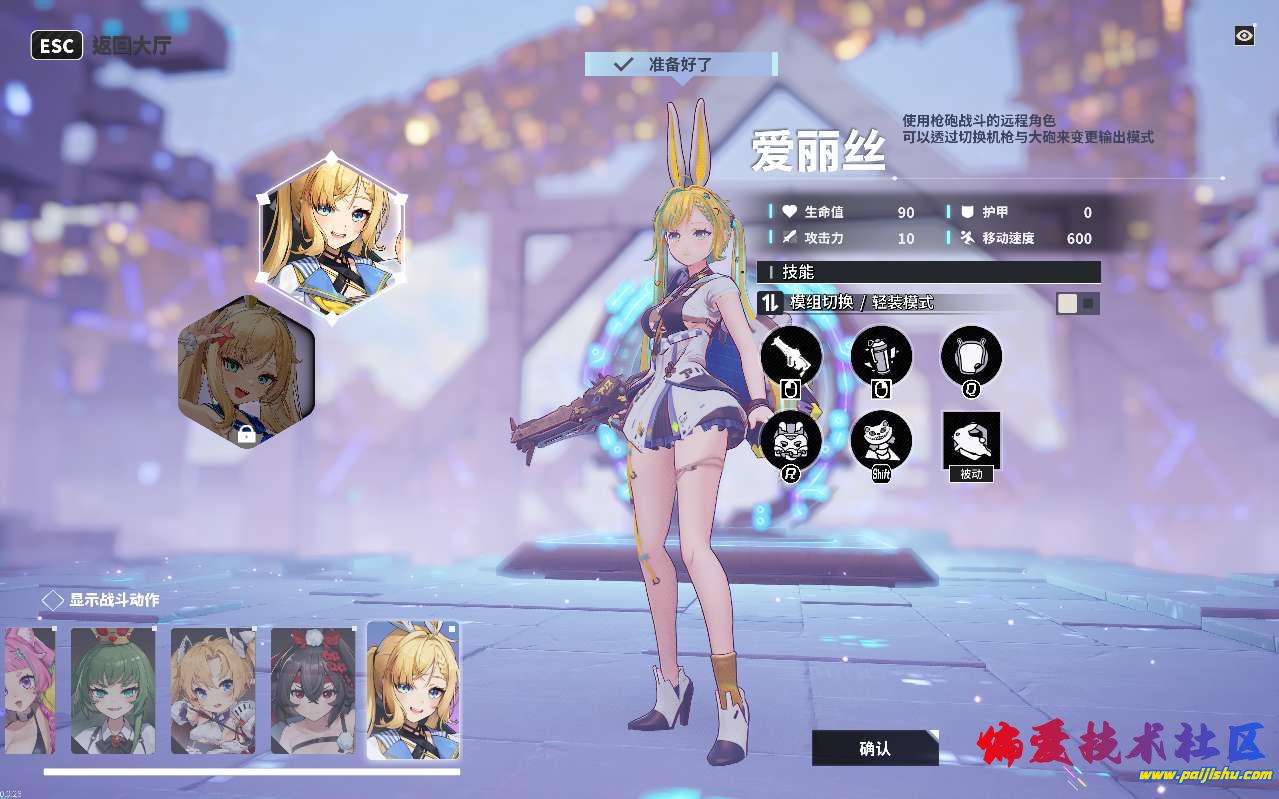Click the character list horizontal scrollbar
Viewport: 1279px width, 799px height.
coord(251,772)
